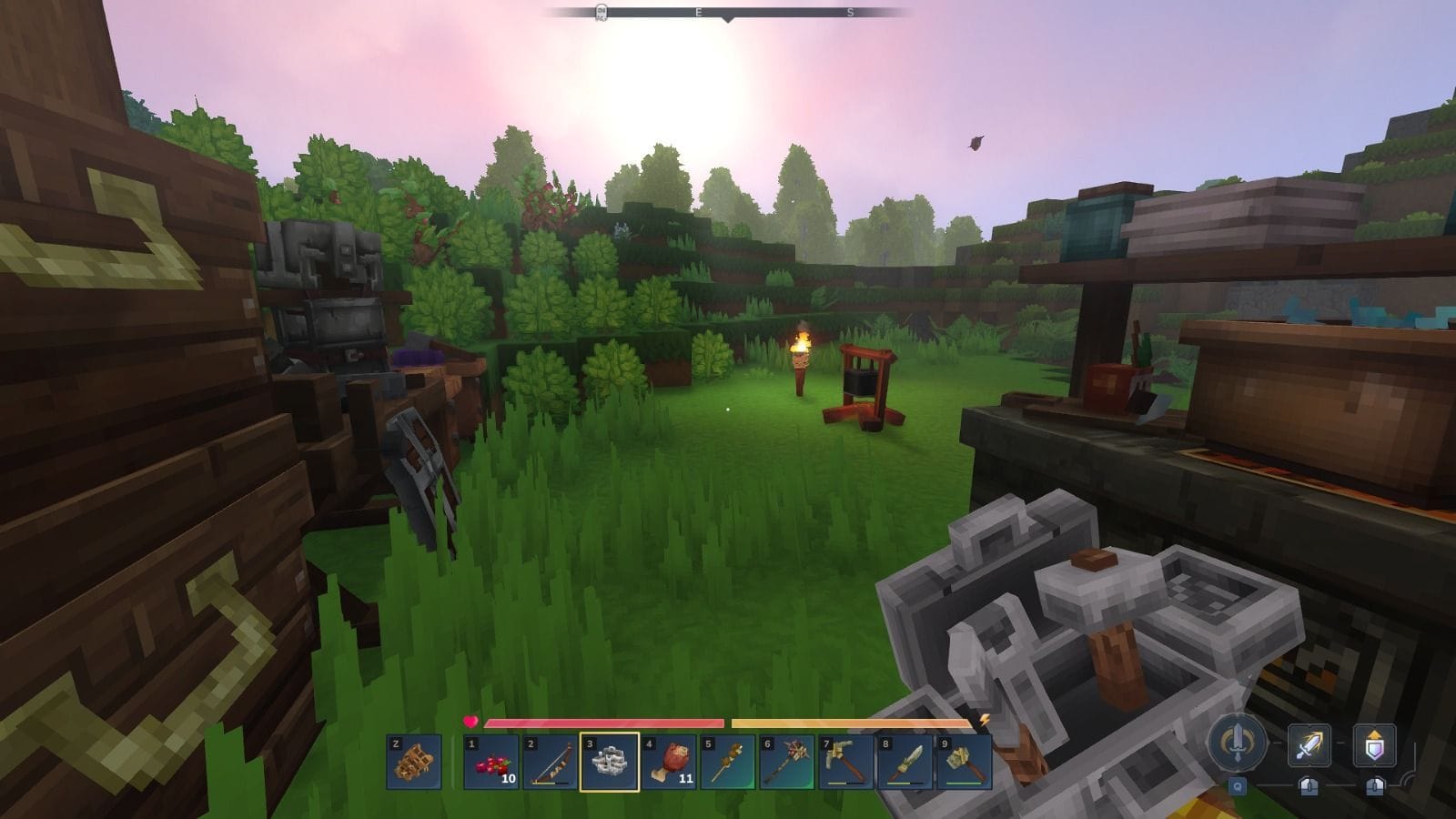Click the heart icon beside the health bar
This screenshot has height=819, width=1456.
(x=471, y=720)
